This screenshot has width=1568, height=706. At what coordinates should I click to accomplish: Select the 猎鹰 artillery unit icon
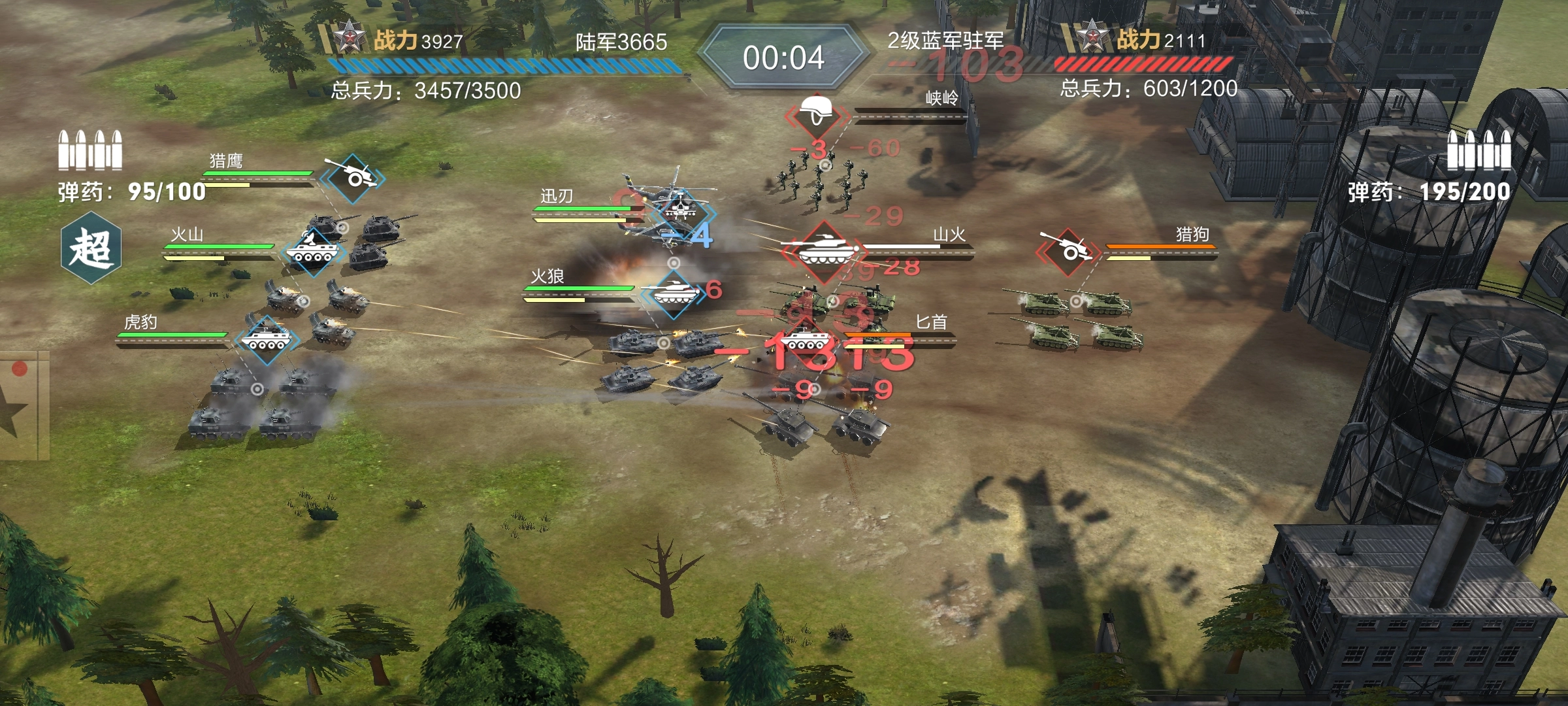point(353,176)
